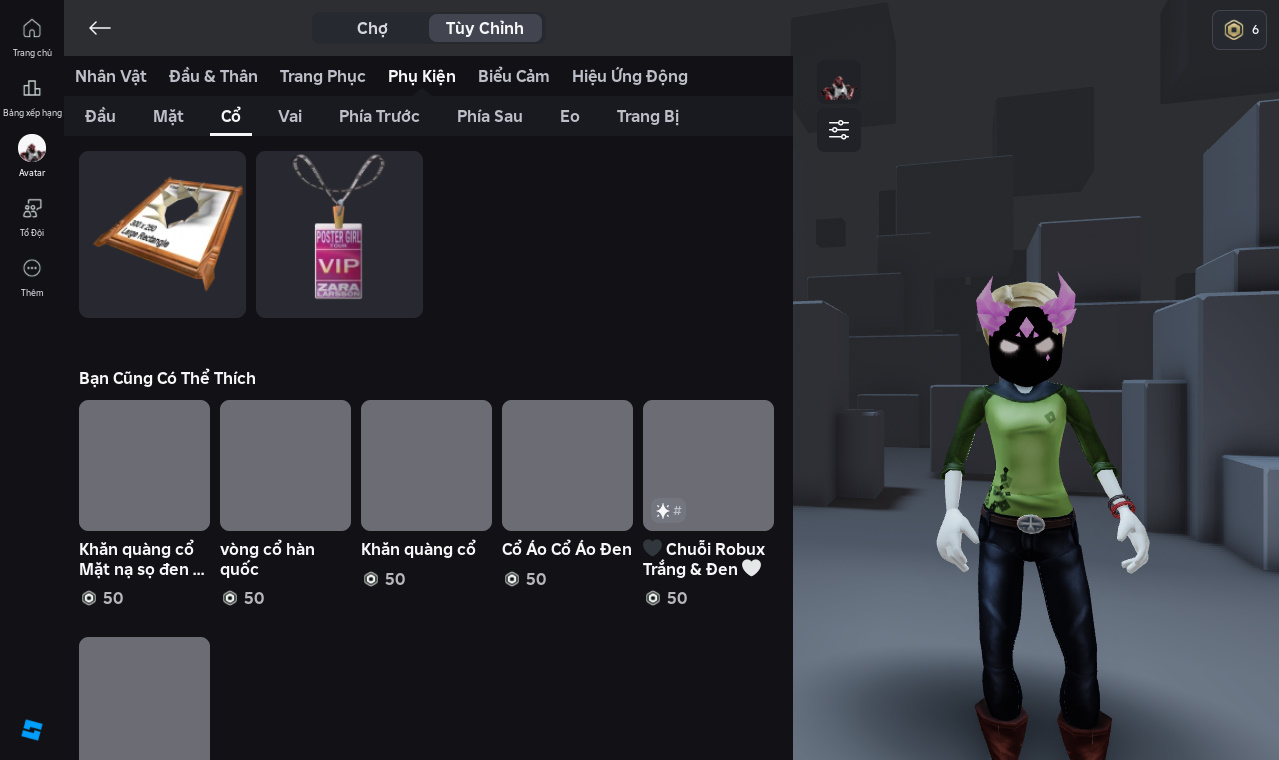
Task: Choose the Trang Bị subcategory
Action: (648, 116)
